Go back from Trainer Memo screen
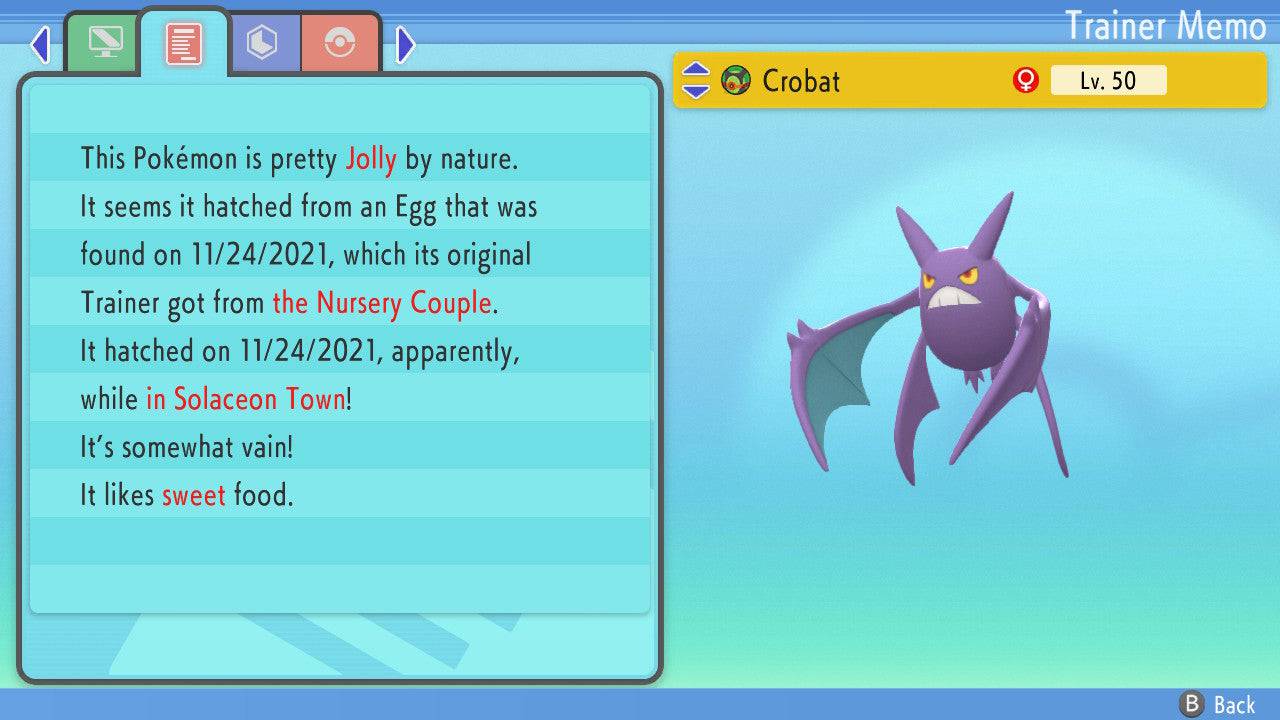Viewport: 1280px width, 720px height. click(1219, 704)
